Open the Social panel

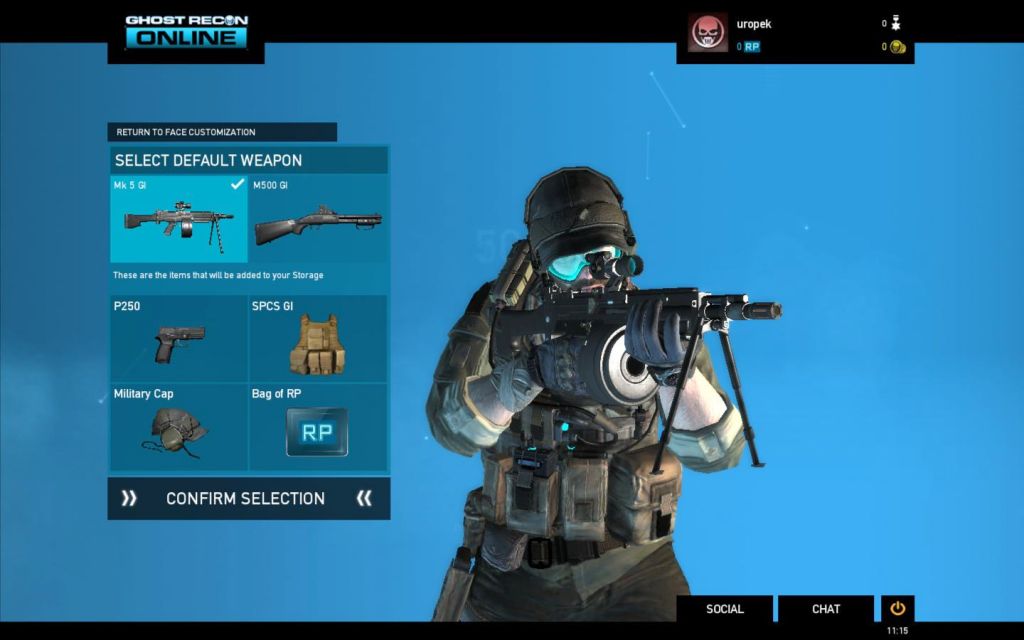(725, 609)
